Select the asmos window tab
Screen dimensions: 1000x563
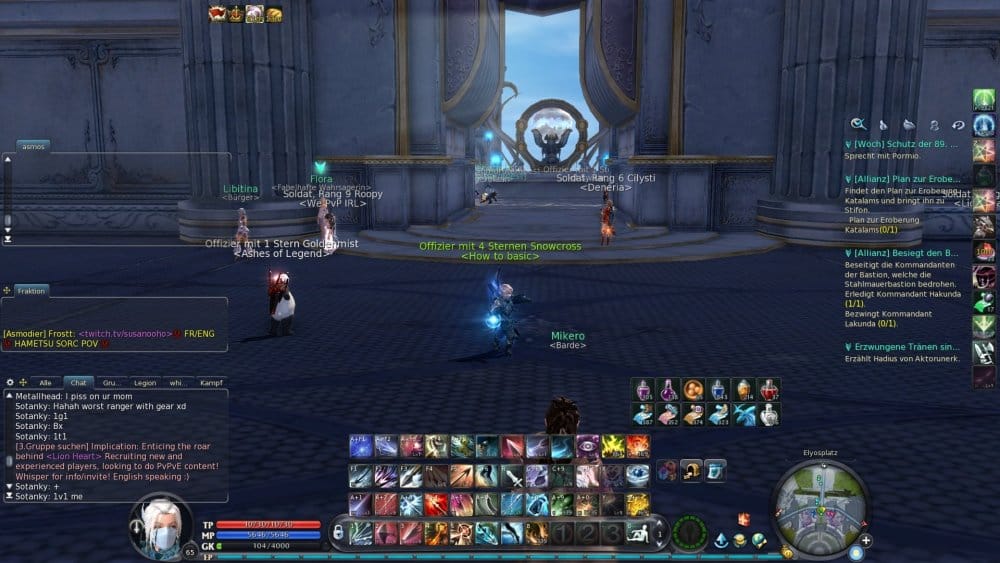point(33,146)
